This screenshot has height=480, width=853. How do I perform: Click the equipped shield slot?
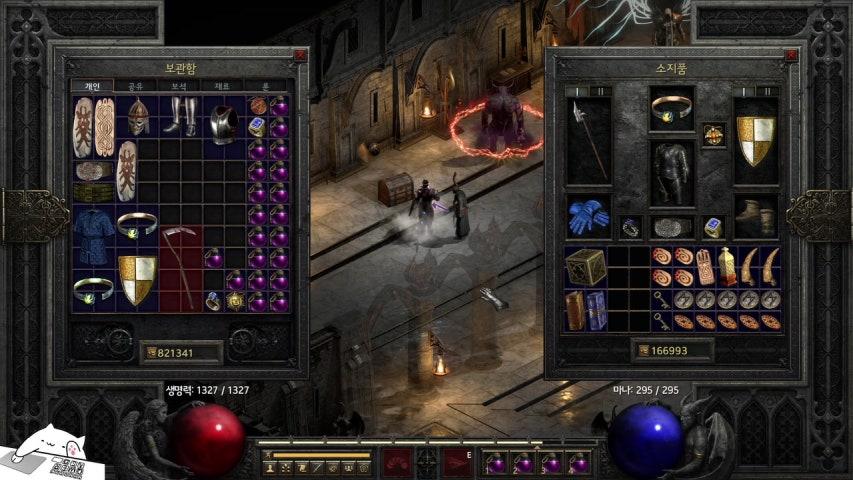tap(755, 140)
